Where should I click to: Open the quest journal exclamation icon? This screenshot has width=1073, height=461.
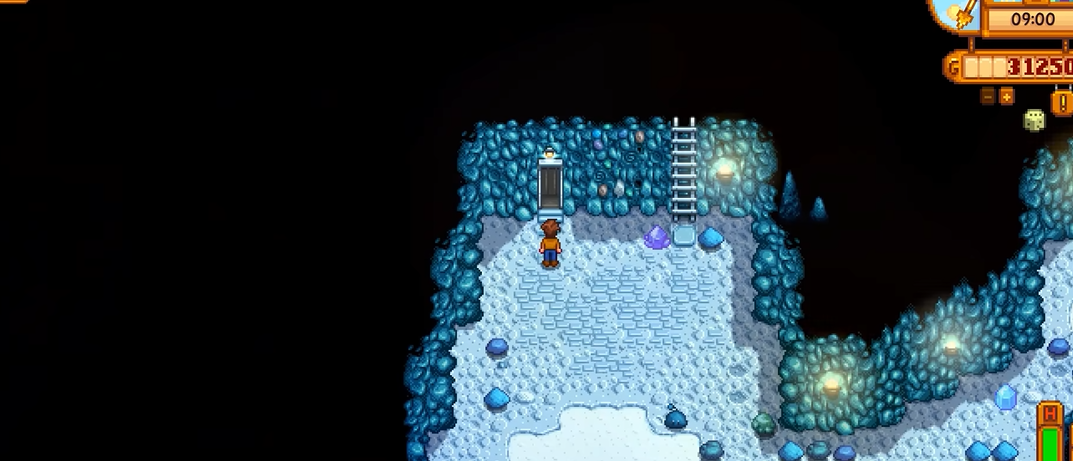click(x=1062, y=101)
